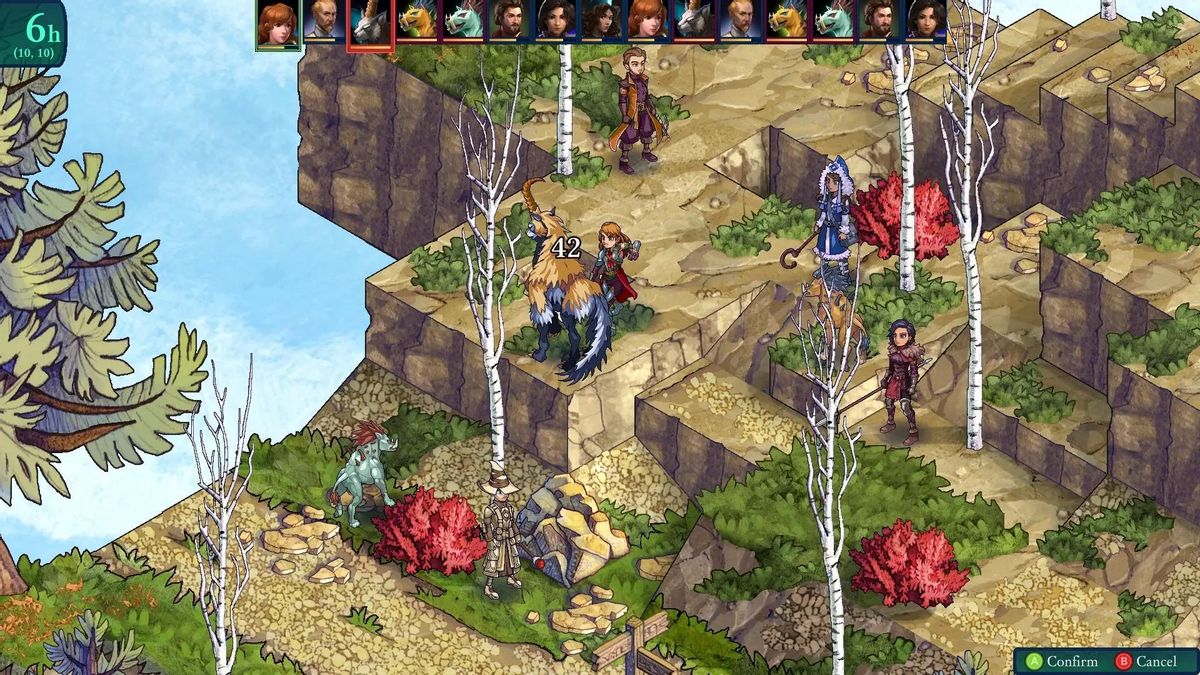Viewport: 1200px width, 675px height.
Task: Click the red-highlighted horned grey beast portrait
Action: tap(369, 23)
